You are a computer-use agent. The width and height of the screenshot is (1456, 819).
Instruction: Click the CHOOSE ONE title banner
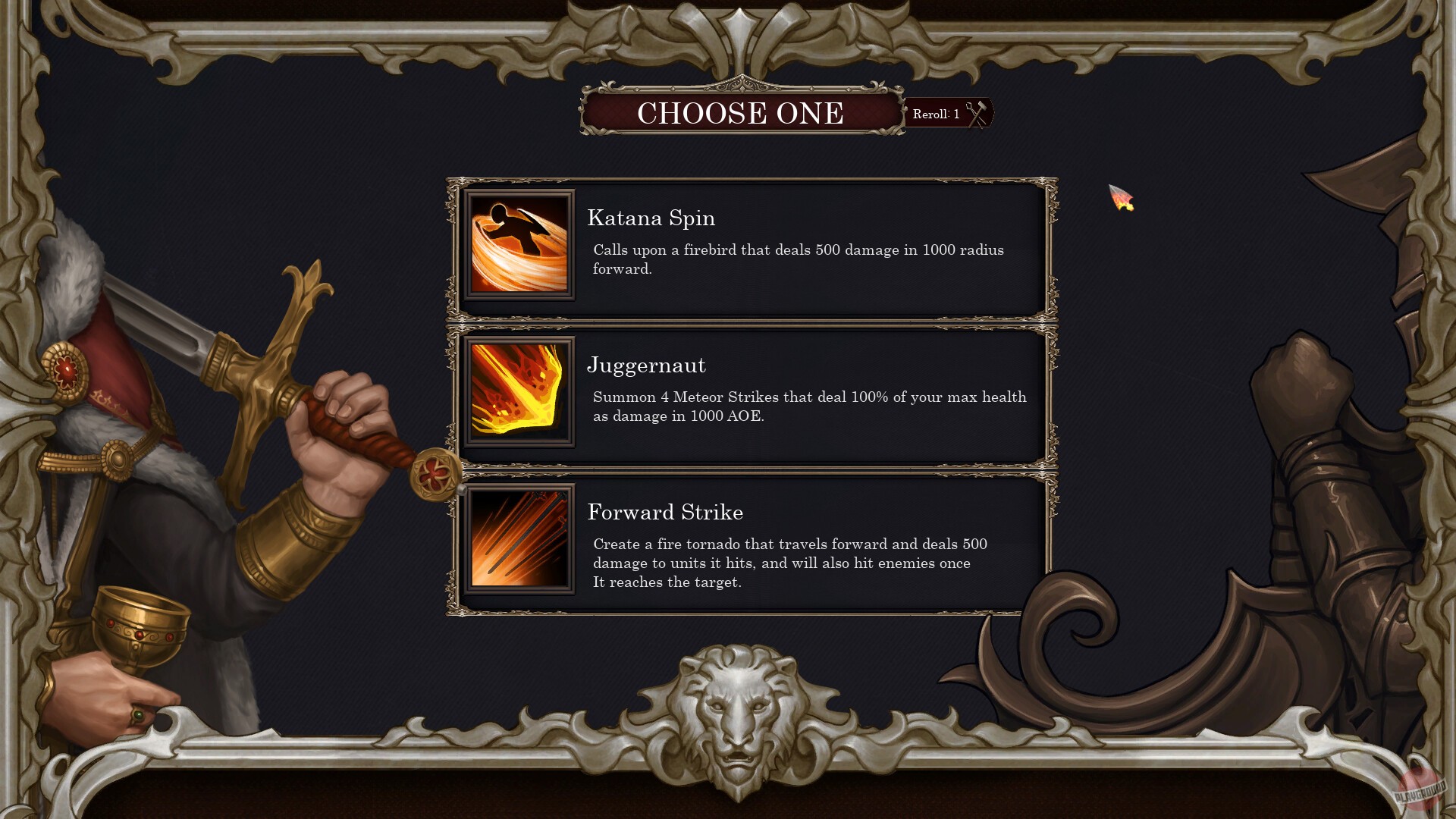point(741,114)
